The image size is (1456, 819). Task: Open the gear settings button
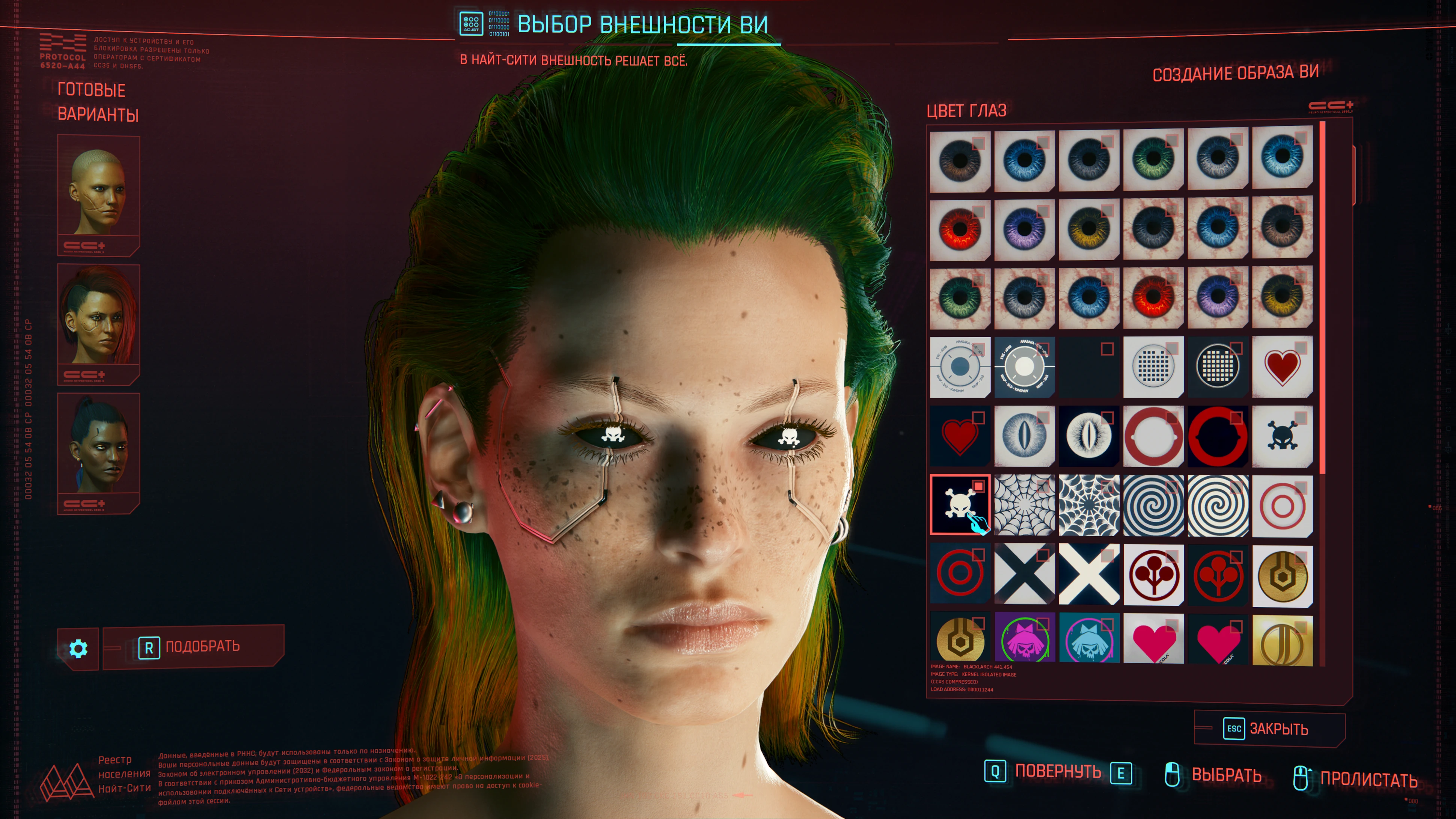(78, 648)
